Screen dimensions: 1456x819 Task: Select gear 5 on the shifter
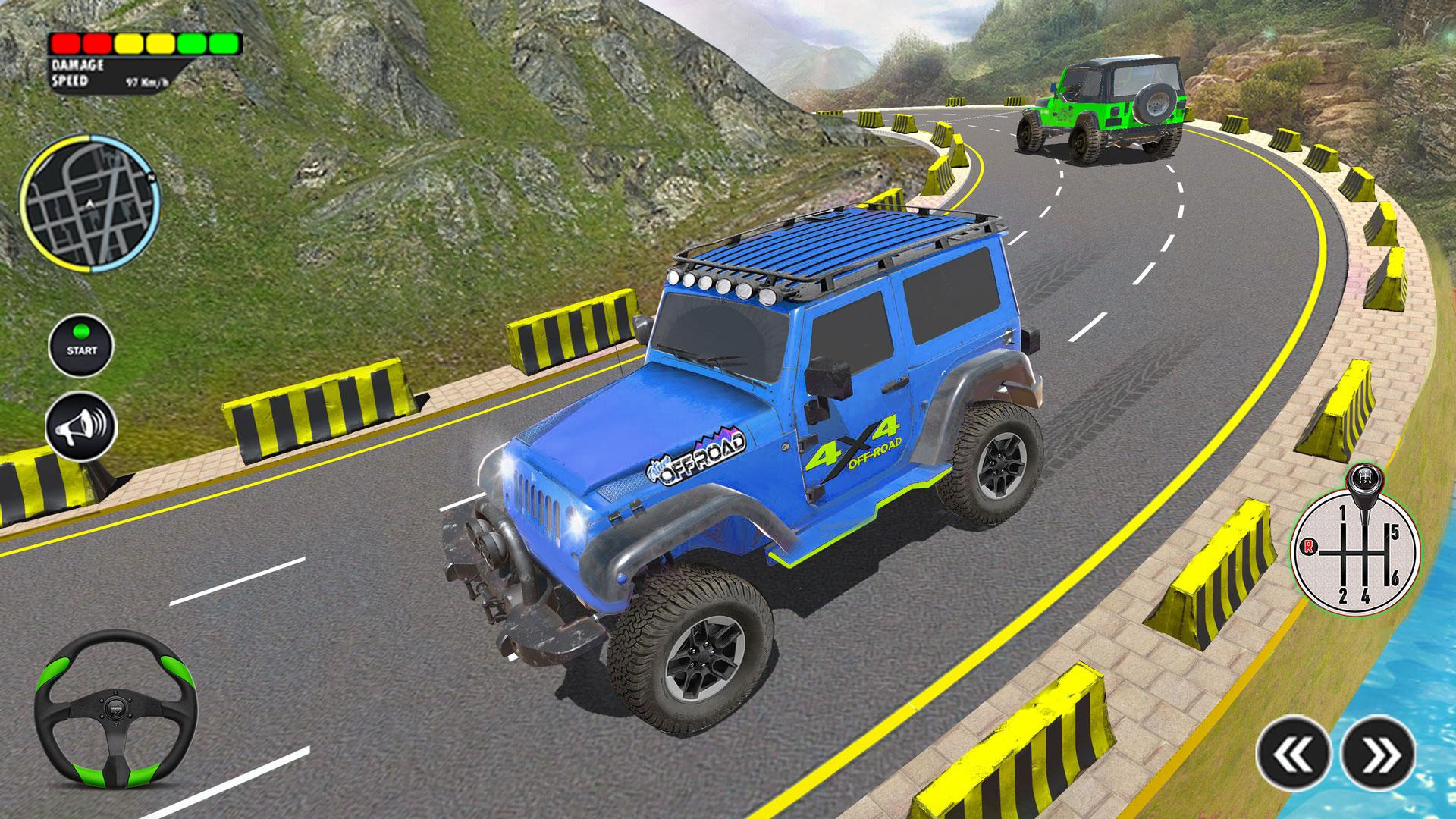point(1395,532)
